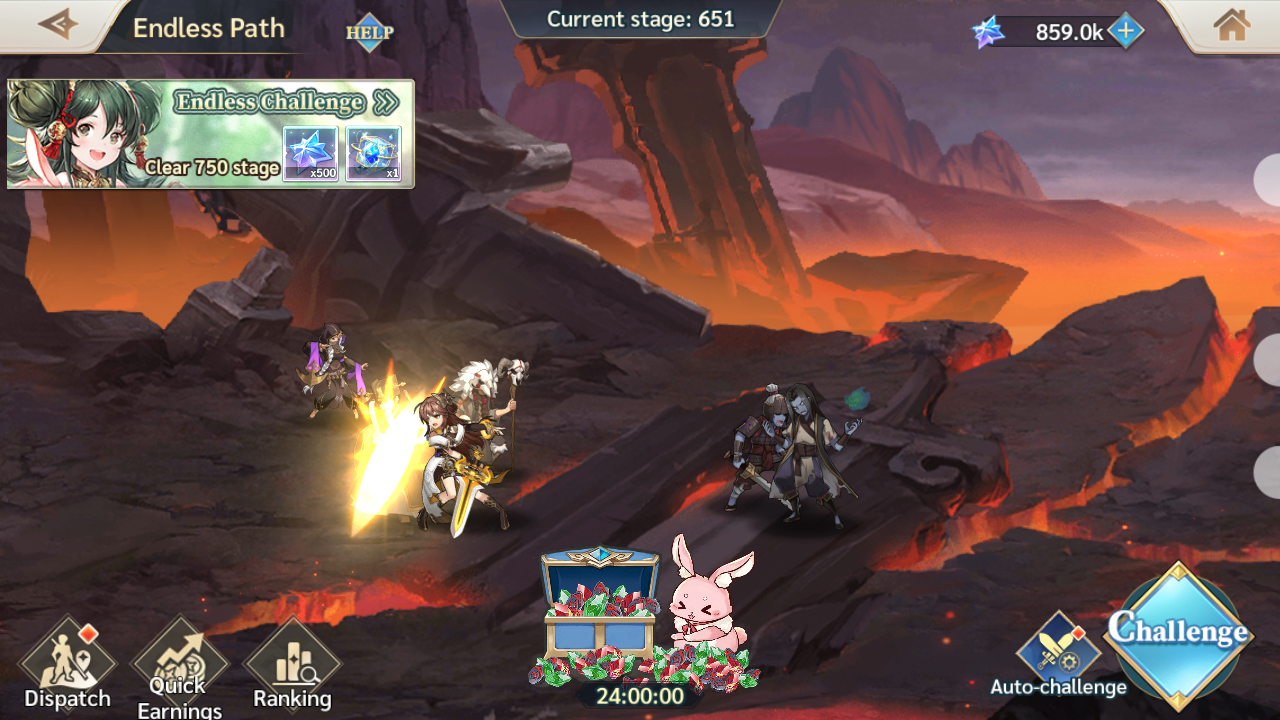Image resolution: width=1280 pixels, height=720 pixels.
Task: Start the stage with Challenge
Action: 1178,635
